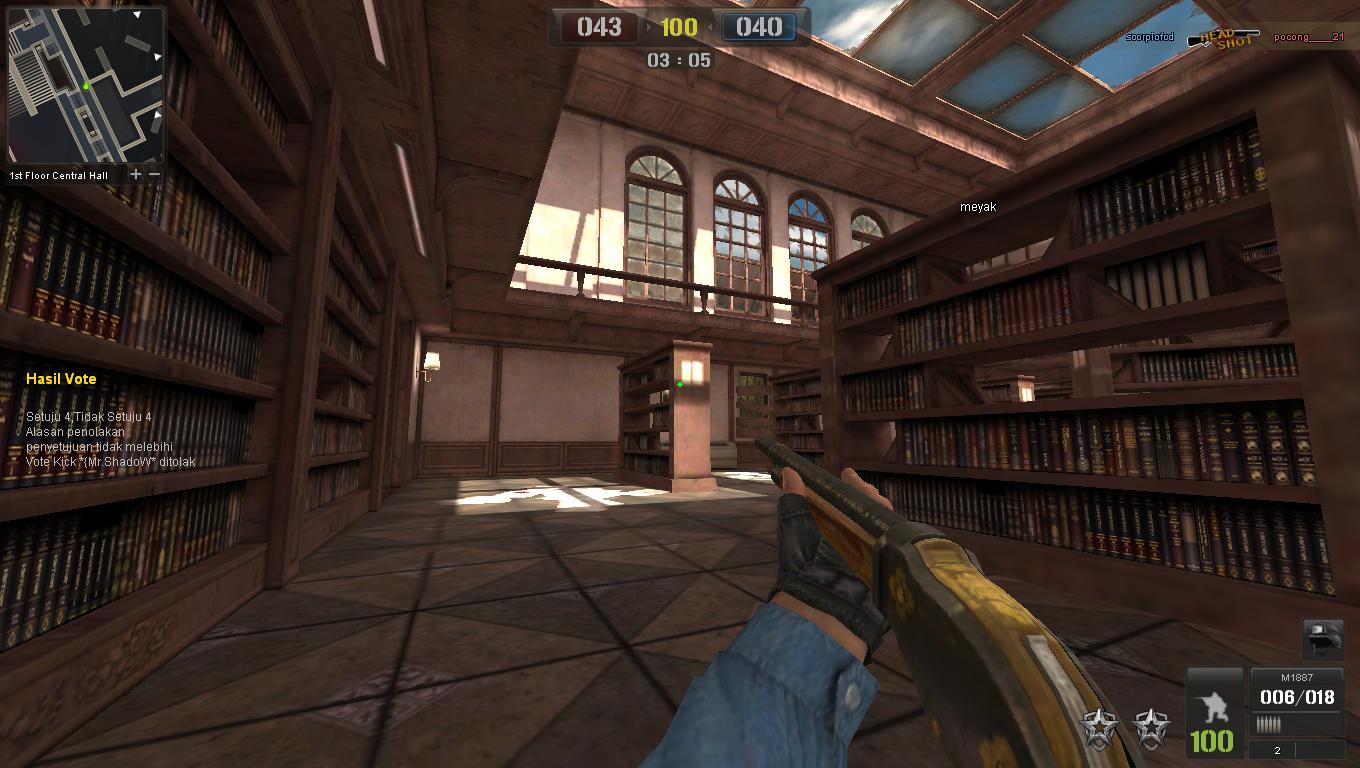Click the ammo counter 006/018
Image resolution: width=1360 pixels, height=768 pixels.
point(1297,697)
